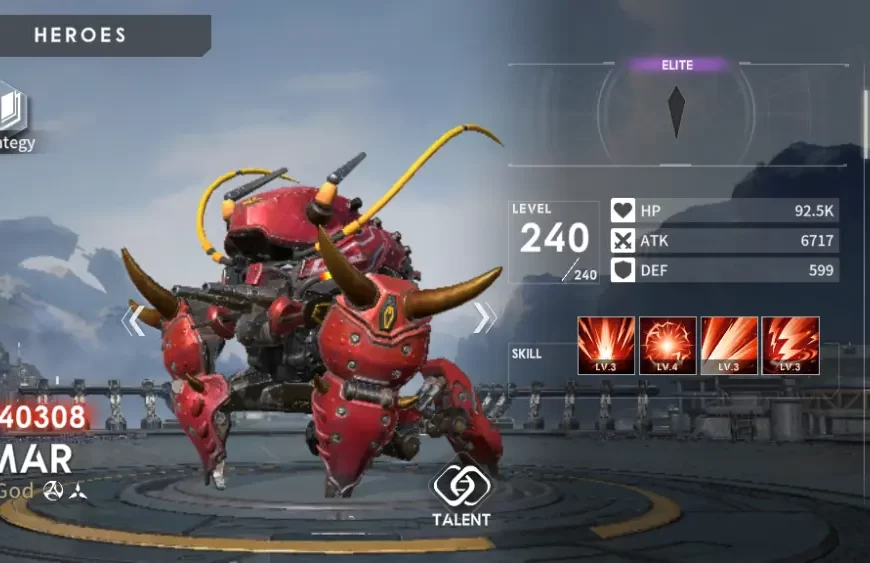The width and height of the screenshot is (870, 563).
Task: Open the Talent menu
Action: pyautogui.click(x=460, y=492)
